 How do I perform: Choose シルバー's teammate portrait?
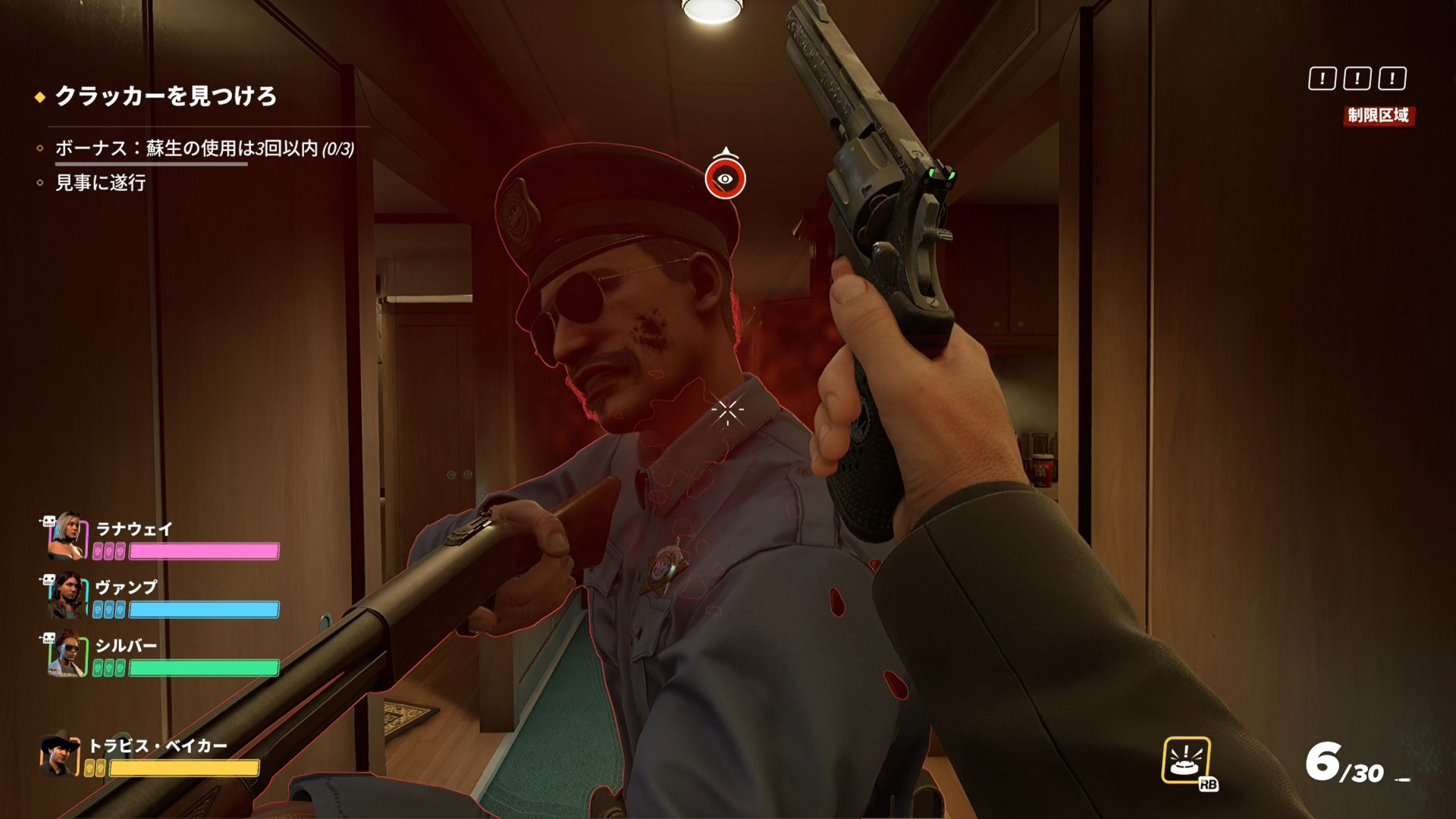tap(67, 654)
